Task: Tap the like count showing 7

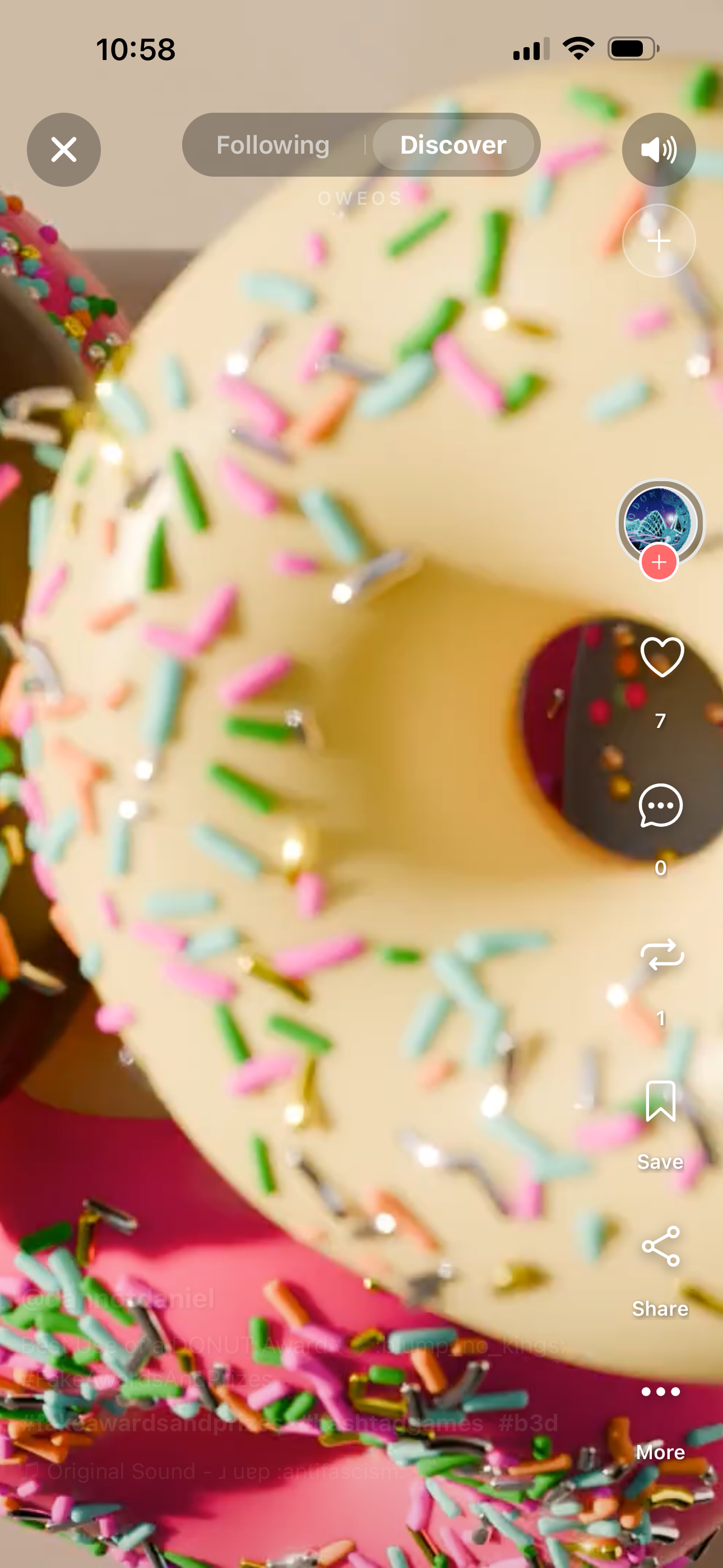Action: click(660, 722)
